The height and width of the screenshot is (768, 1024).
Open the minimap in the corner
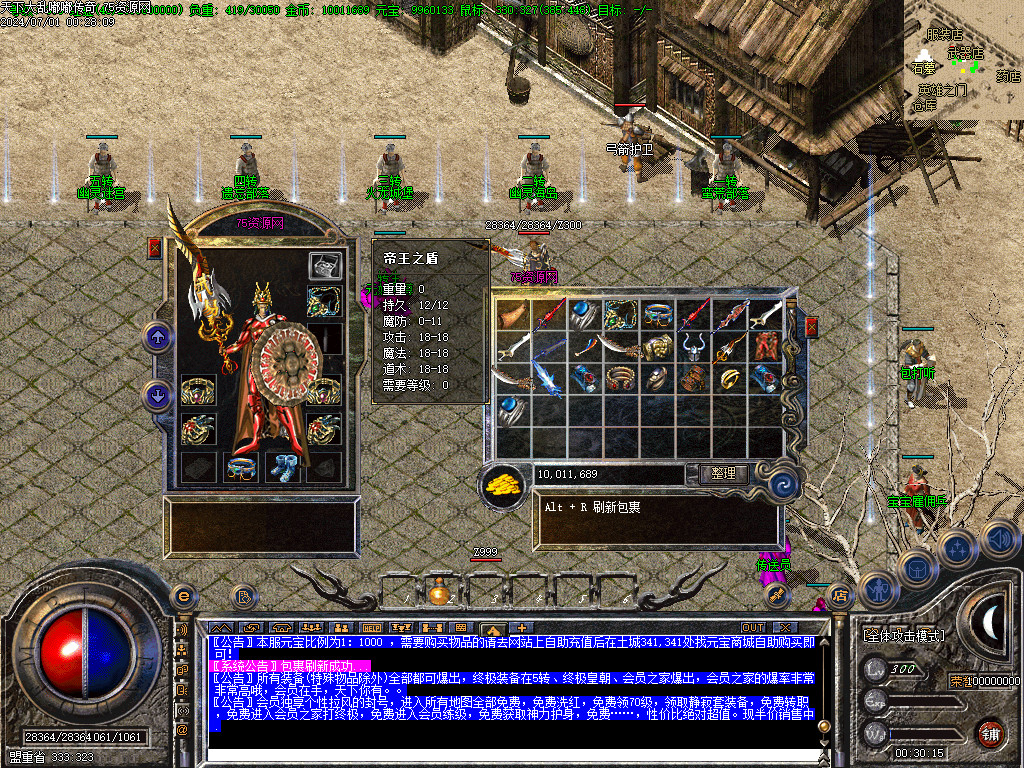point(963,60)
